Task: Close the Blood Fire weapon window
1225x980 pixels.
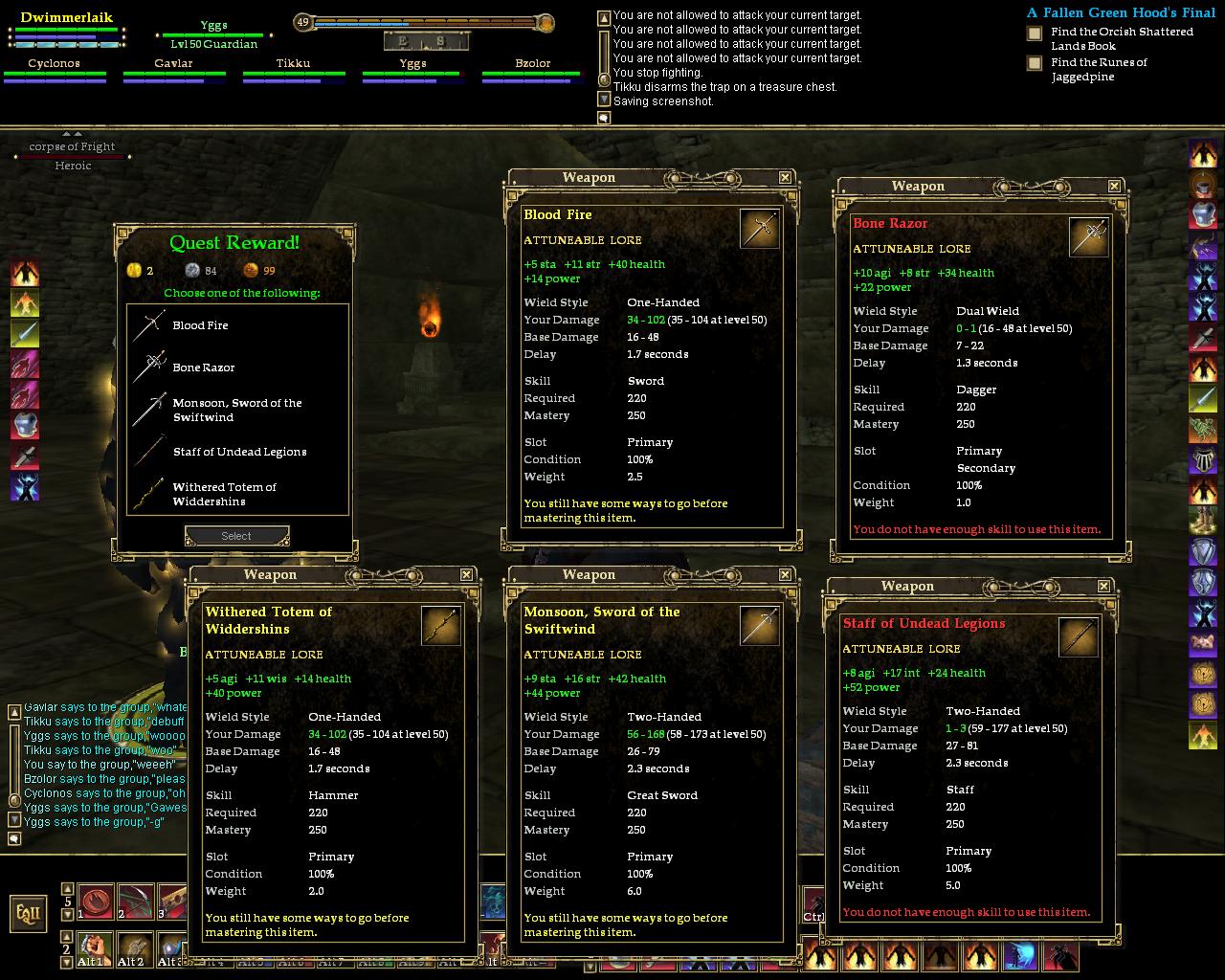Action: coord(785,177)
